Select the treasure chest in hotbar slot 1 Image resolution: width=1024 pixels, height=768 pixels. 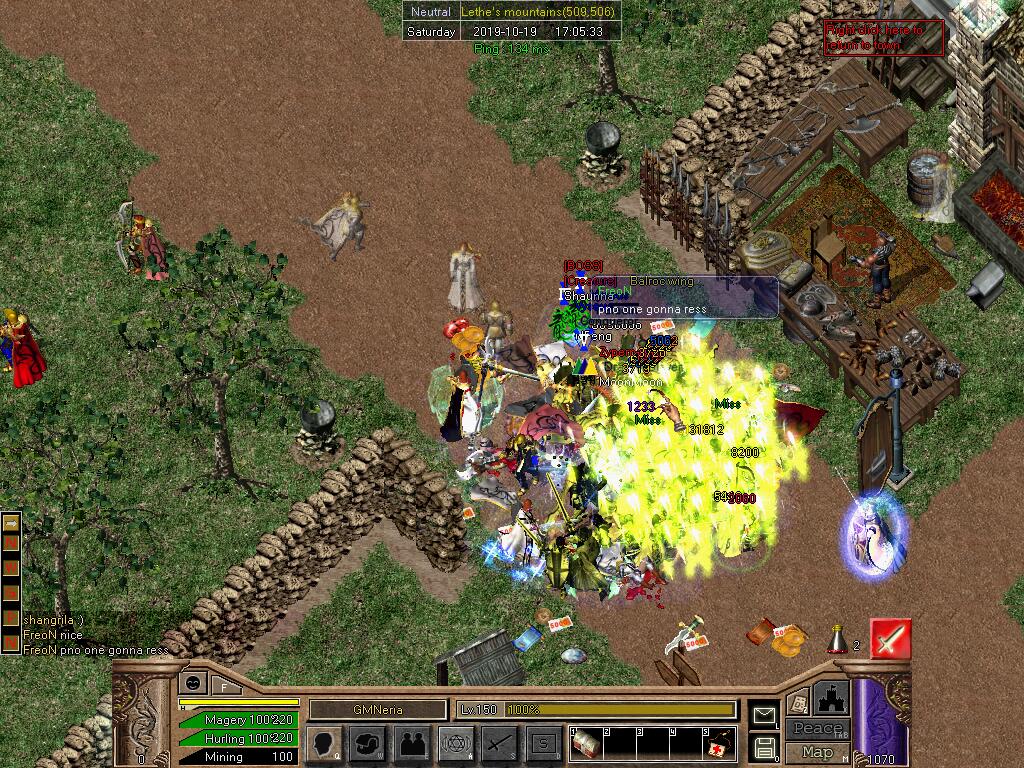tap(586, 744)
